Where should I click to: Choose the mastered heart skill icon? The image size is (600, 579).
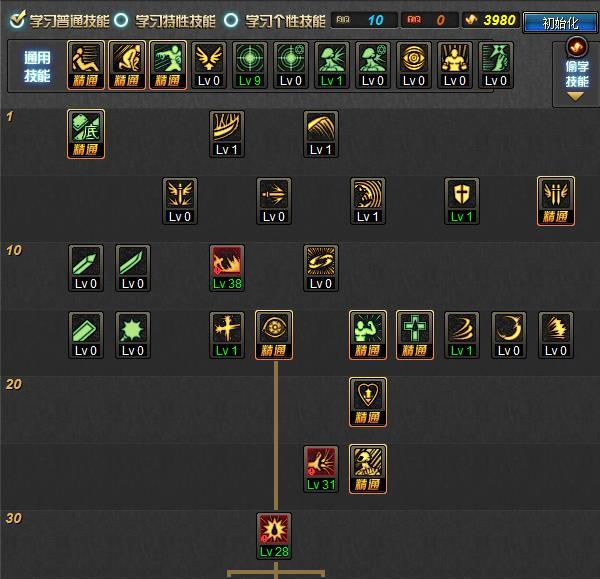[368, 401]
